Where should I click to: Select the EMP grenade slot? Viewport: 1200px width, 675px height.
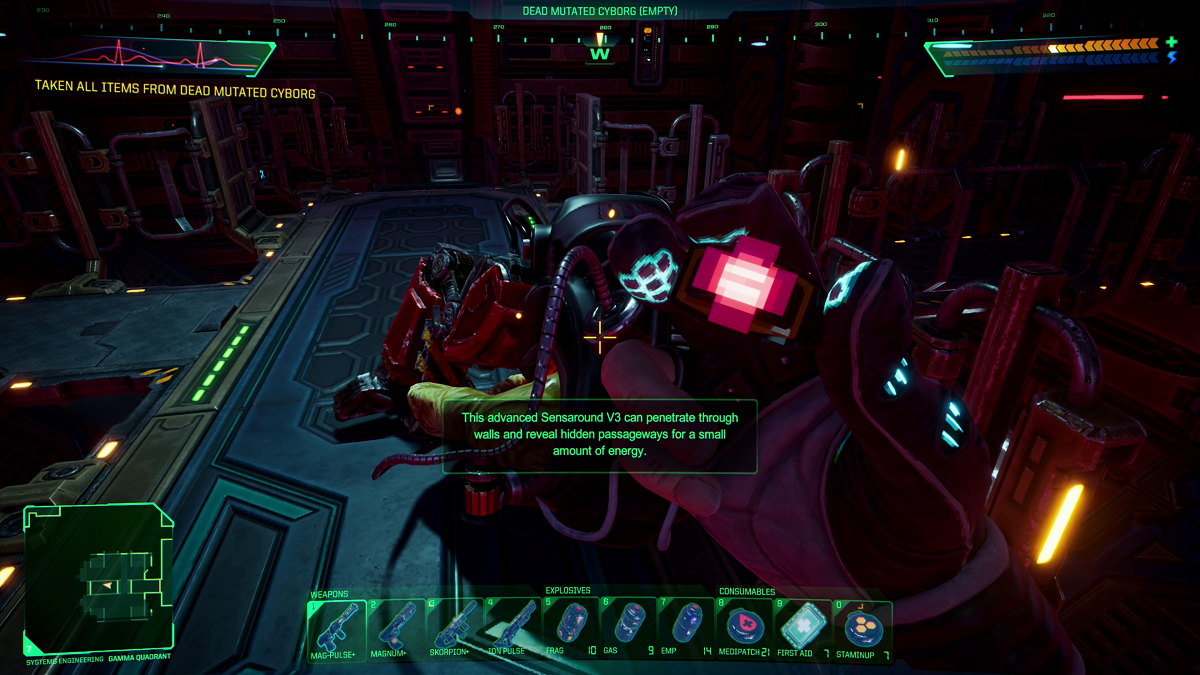coord(688,629)
